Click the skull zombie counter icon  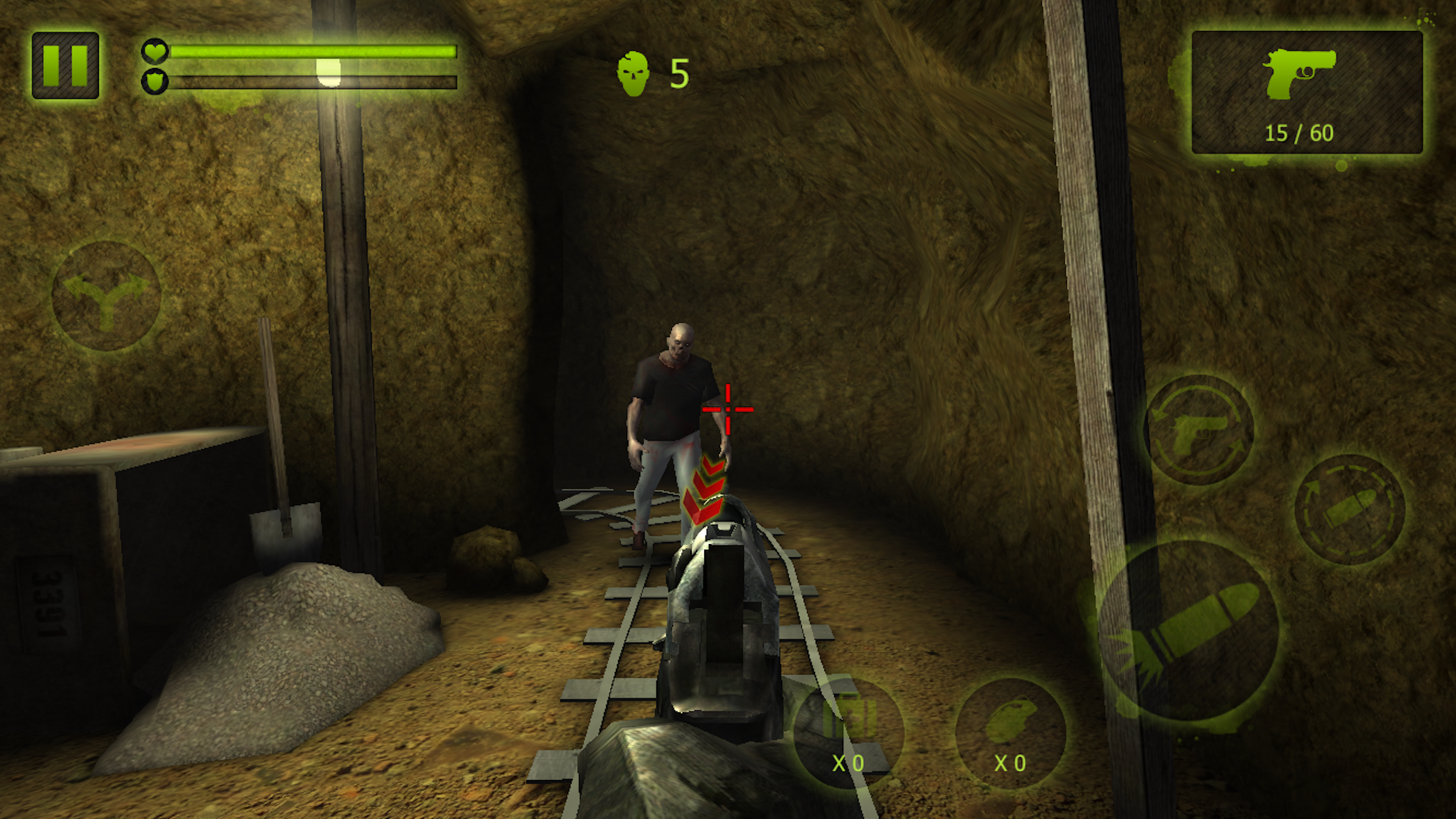pos(635,73)
